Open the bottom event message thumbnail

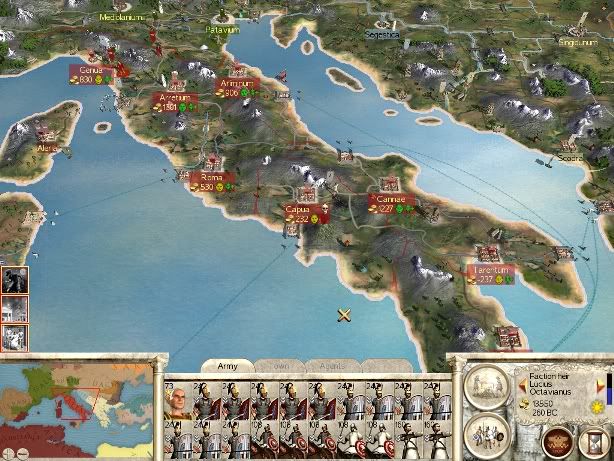point(14,338)
